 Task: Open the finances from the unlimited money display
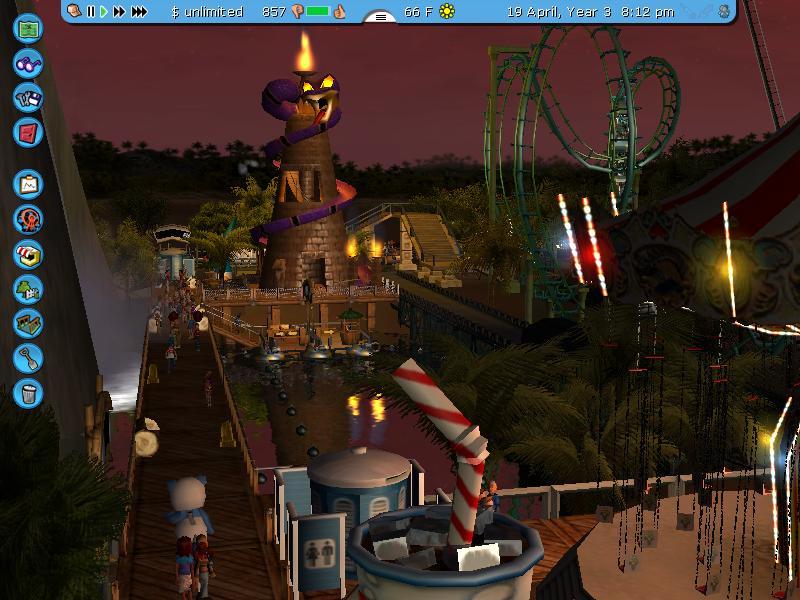[x=207, y=12]
